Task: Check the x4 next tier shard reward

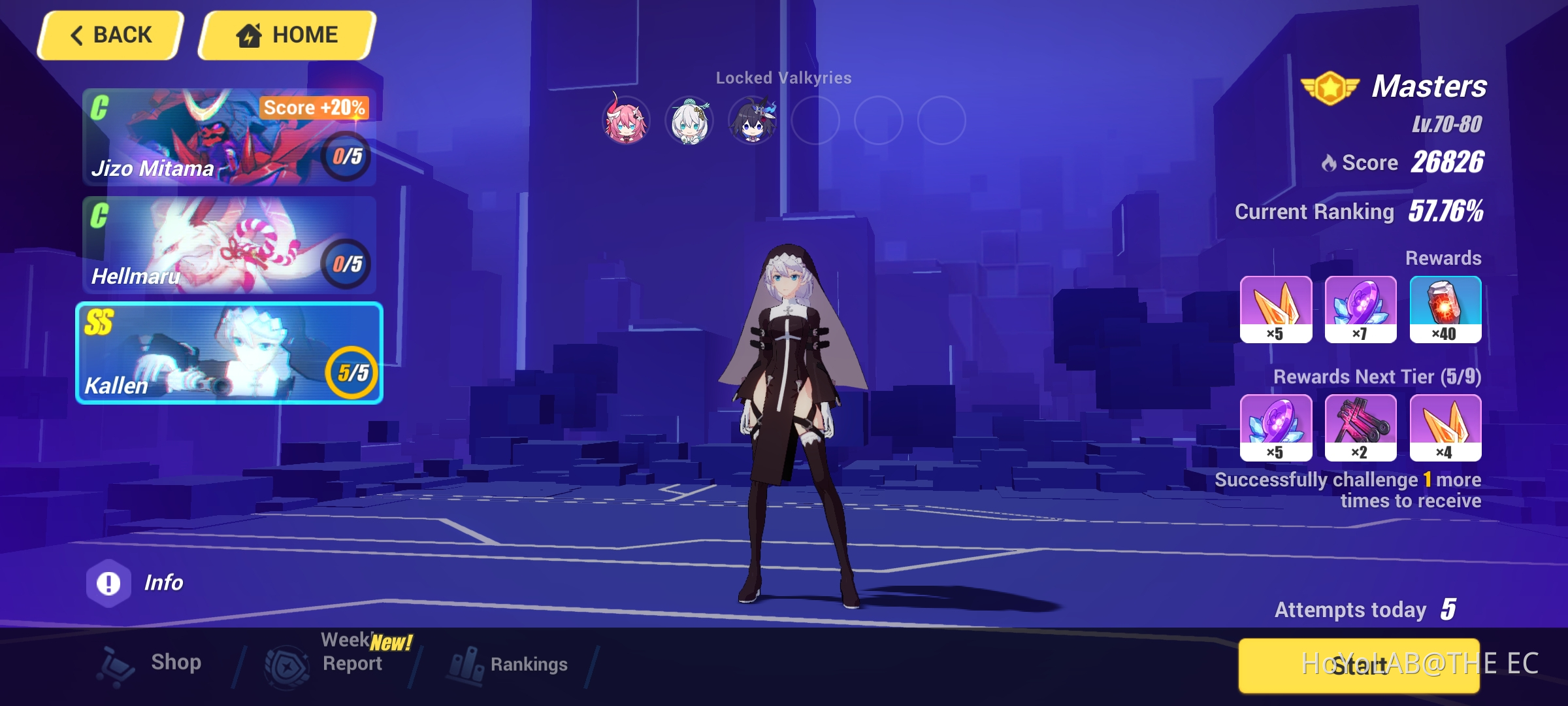Action: point(1446,428)
